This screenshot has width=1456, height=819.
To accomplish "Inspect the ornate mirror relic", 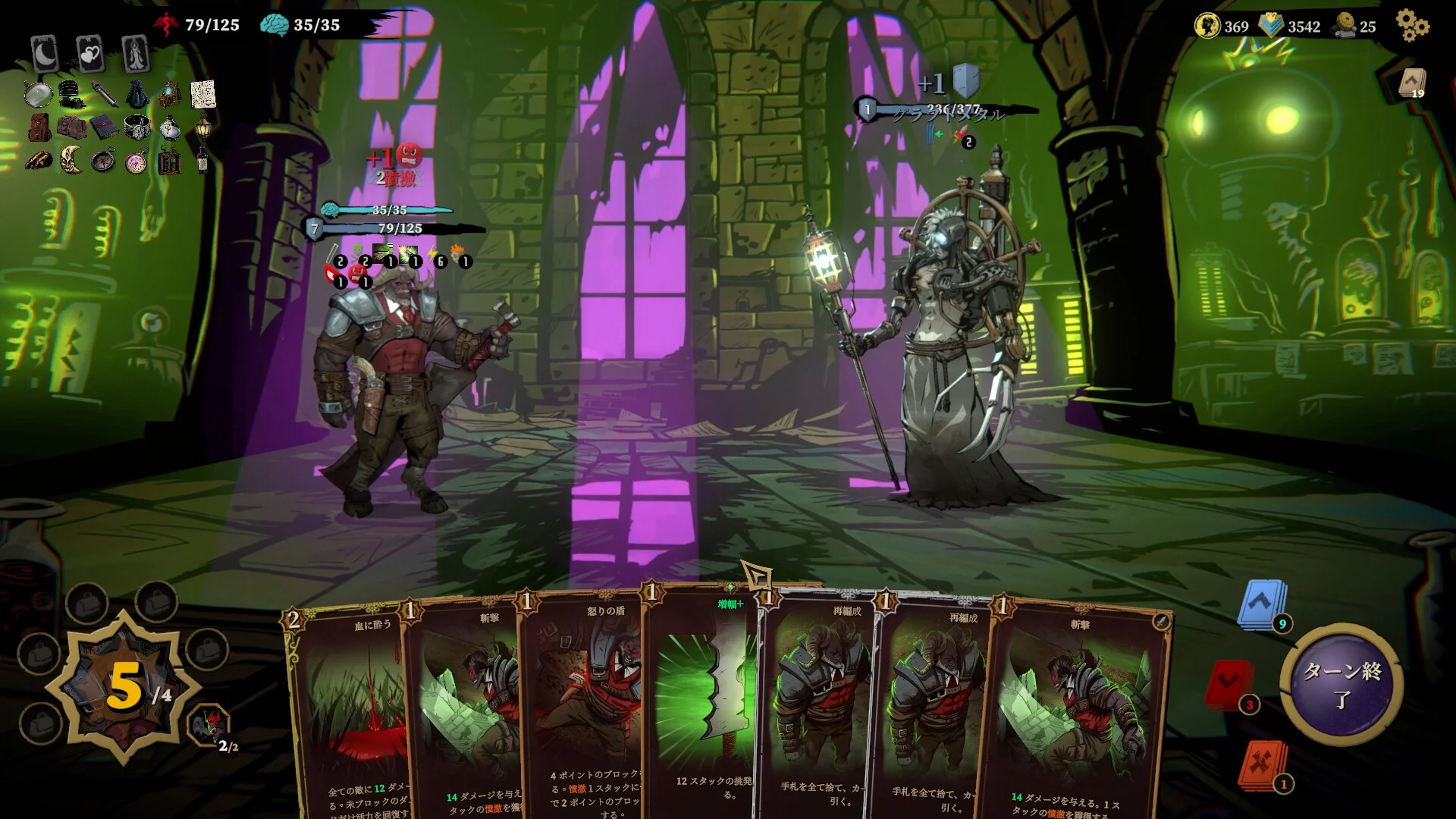I will click(169, 95).
